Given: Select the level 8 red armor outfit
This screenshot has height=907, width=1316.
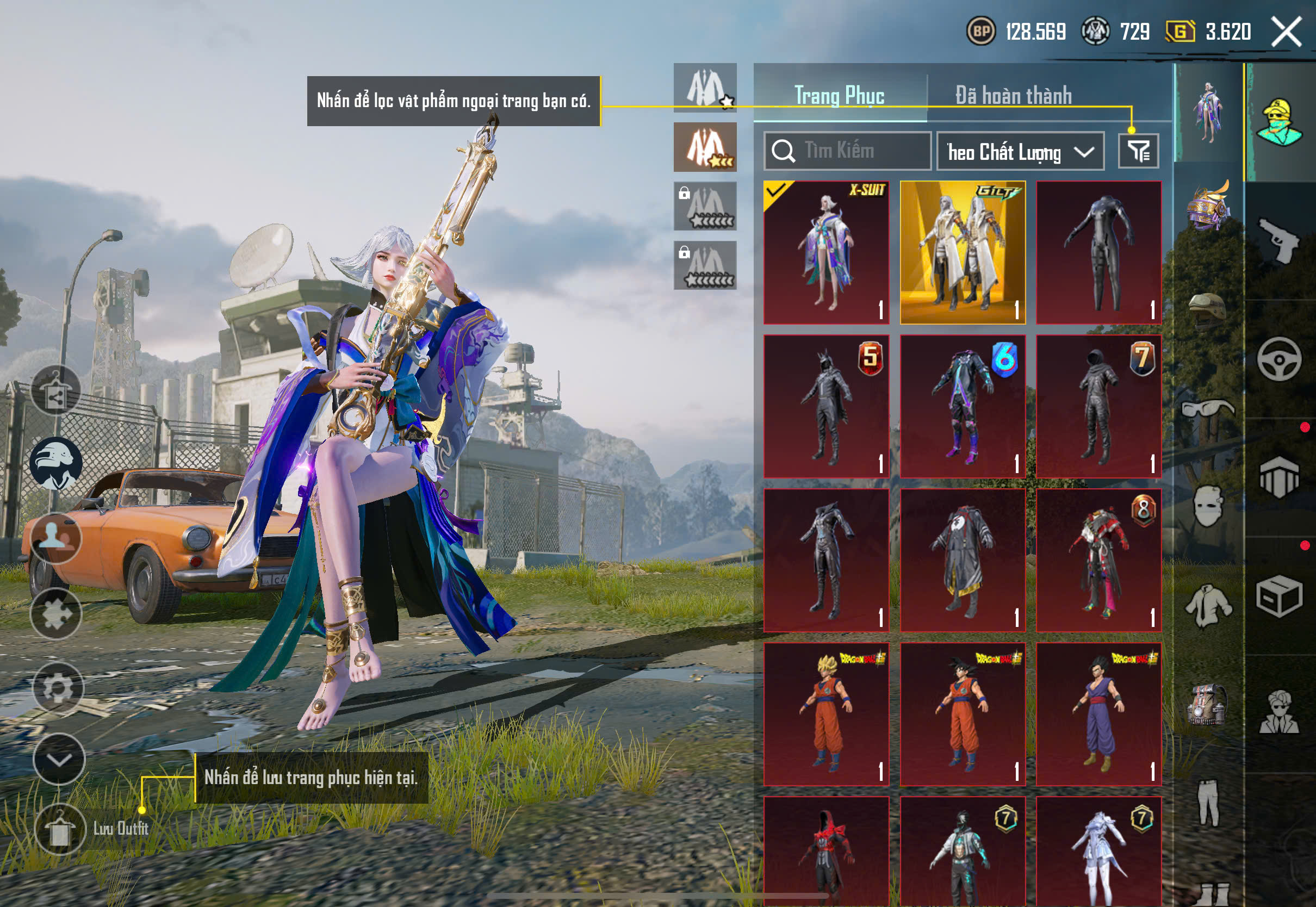Looking at the screenshot, I should click(x=1098, y=560).
